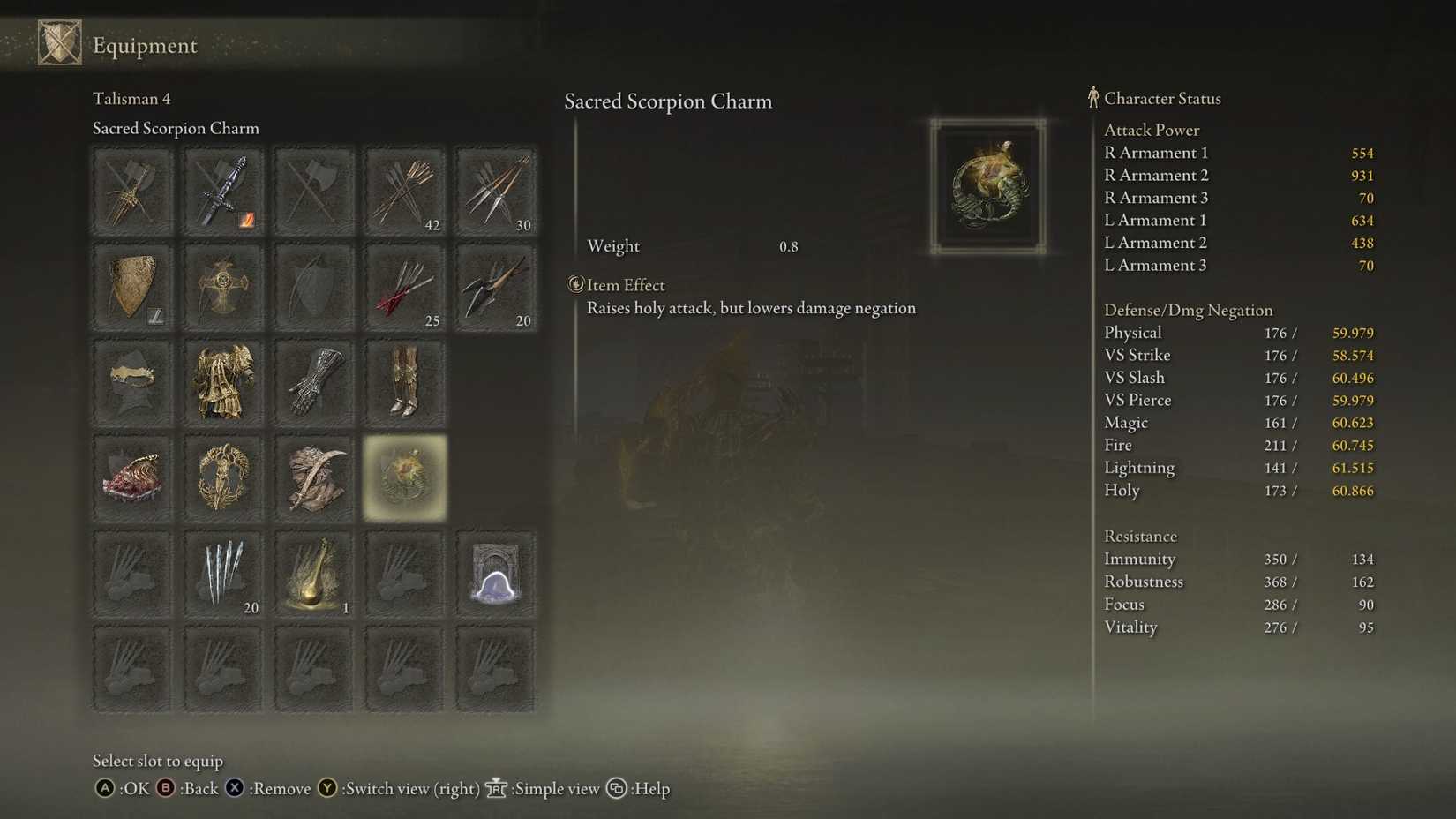Select the throwing daggers stack of 30
Viewport: 1456px width, 819px height.
point(495,190)
